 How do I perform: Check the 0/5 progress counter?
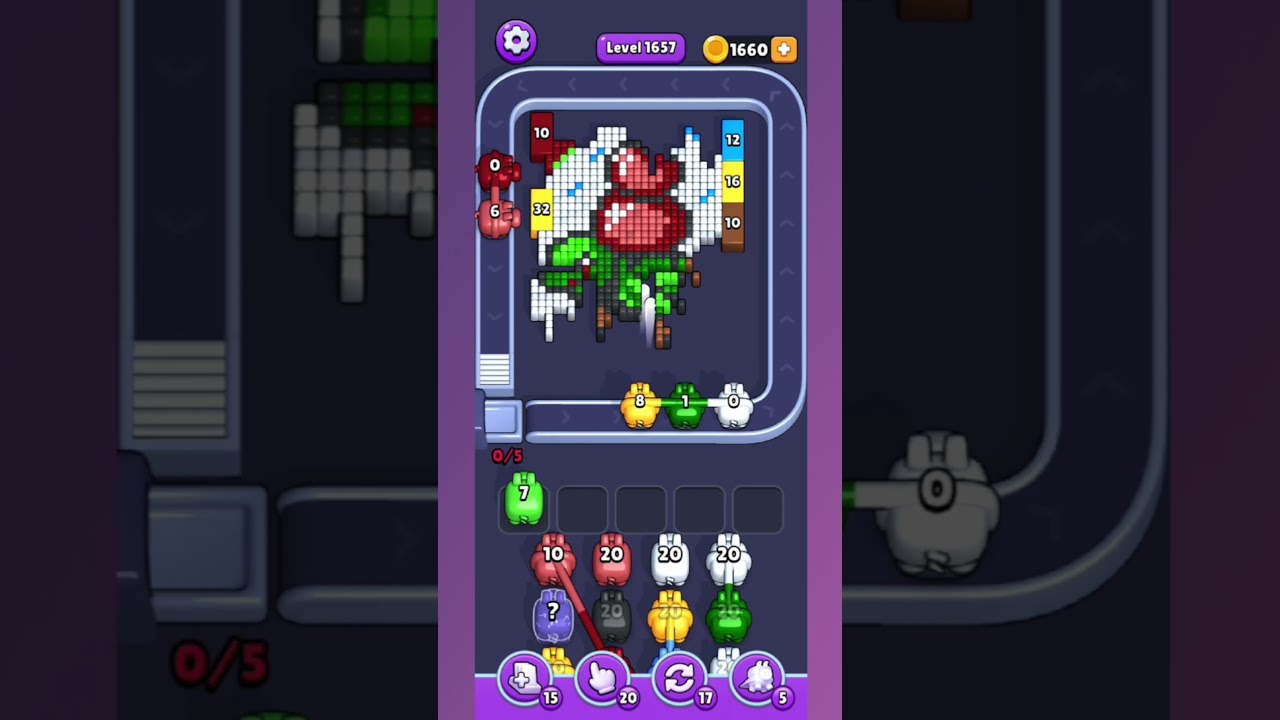(505, 456)
